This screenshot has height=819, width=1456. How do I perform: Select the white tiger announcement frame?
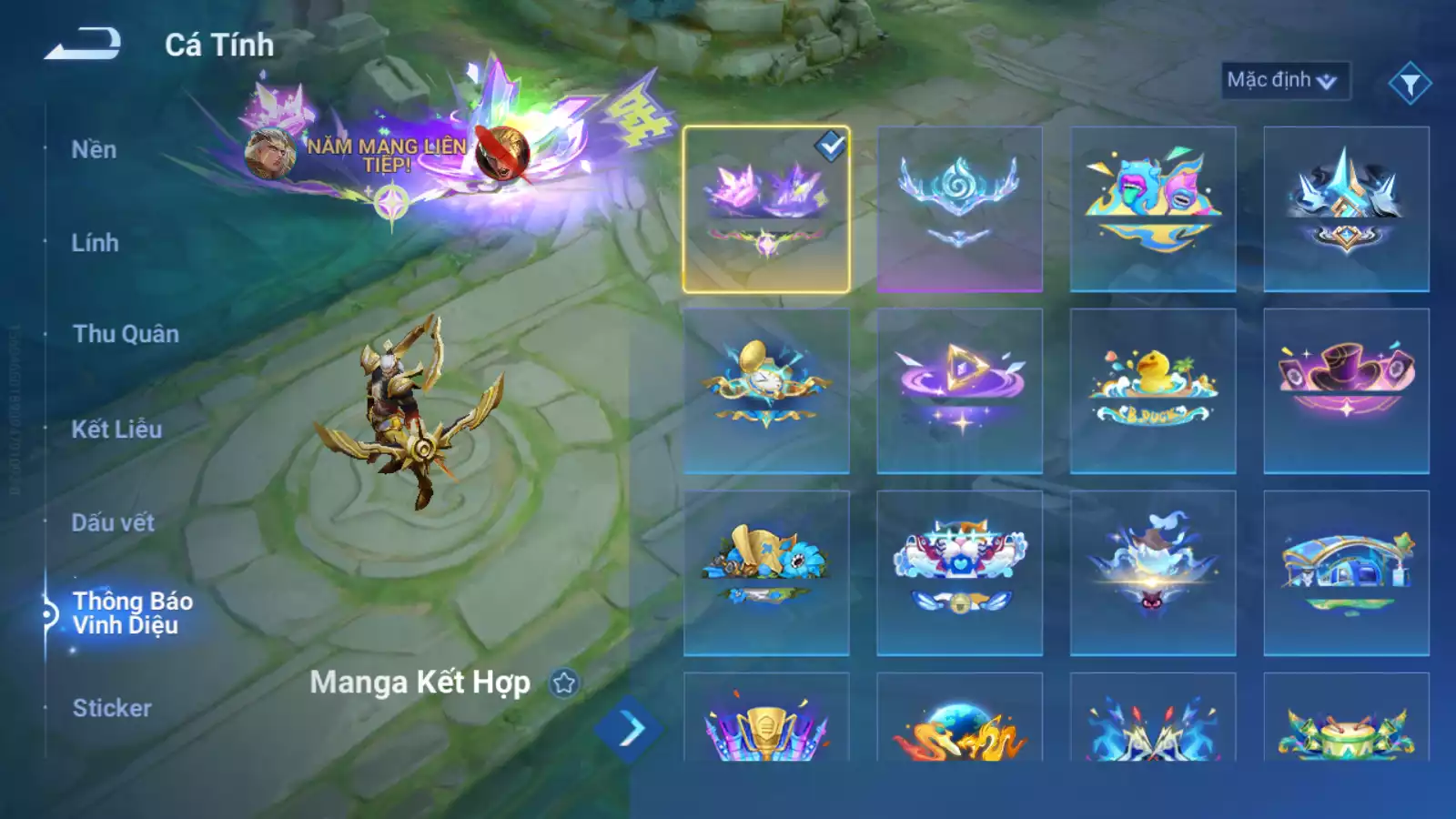point(960,573)
